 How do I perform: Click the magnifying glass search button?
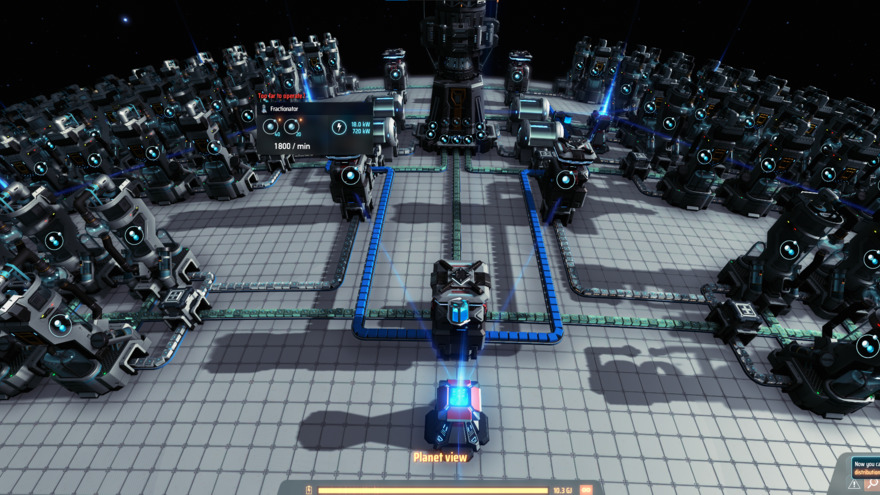click(873, 485)
